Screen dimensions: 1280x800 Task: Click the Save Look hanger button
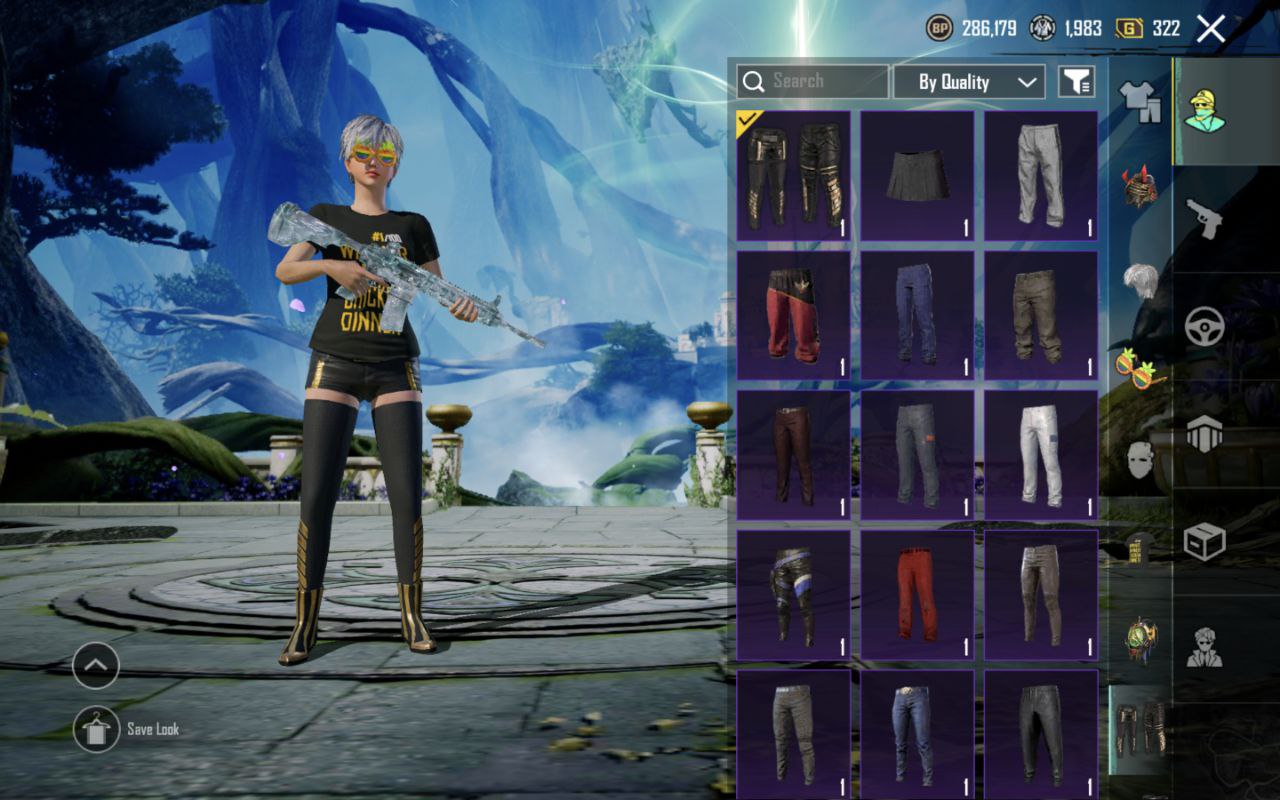[96, 729]
